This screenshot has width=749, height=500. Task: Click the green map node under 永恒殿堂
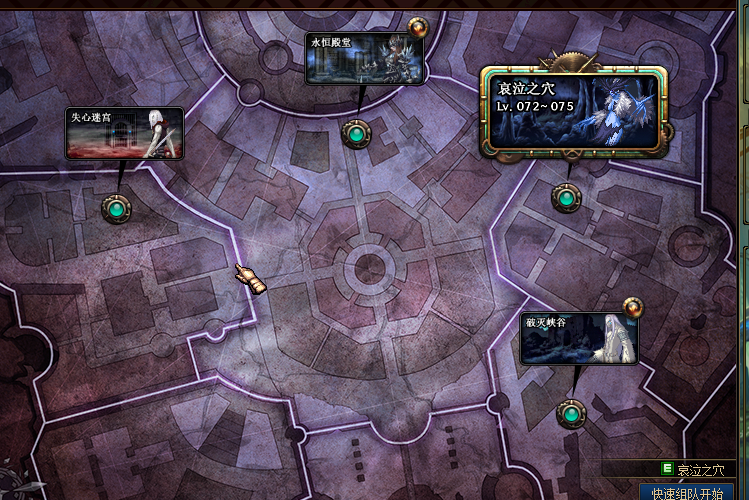tap(354, 132)
